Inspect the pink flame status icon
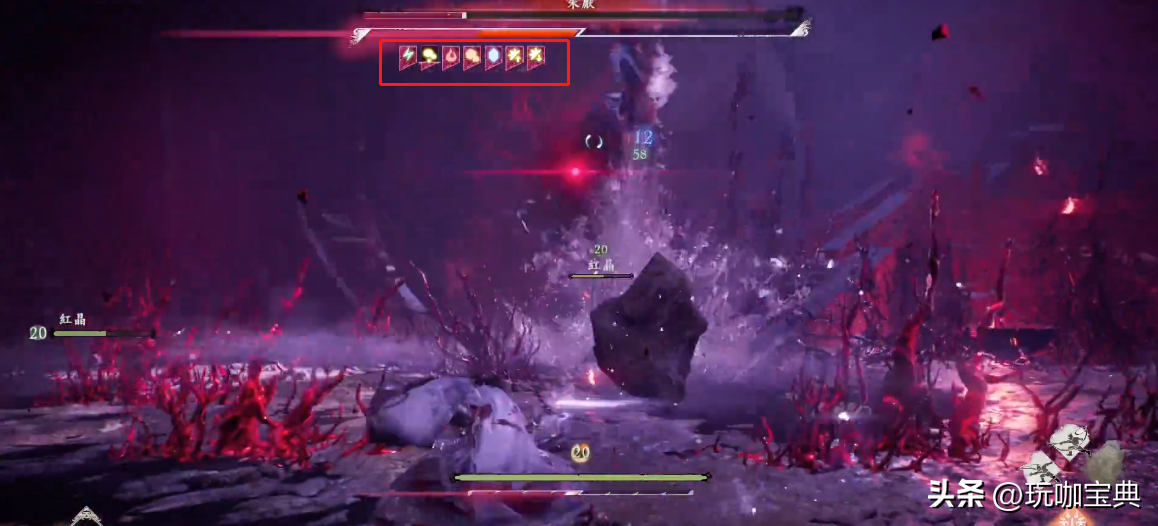 click(x=451, y=57)
